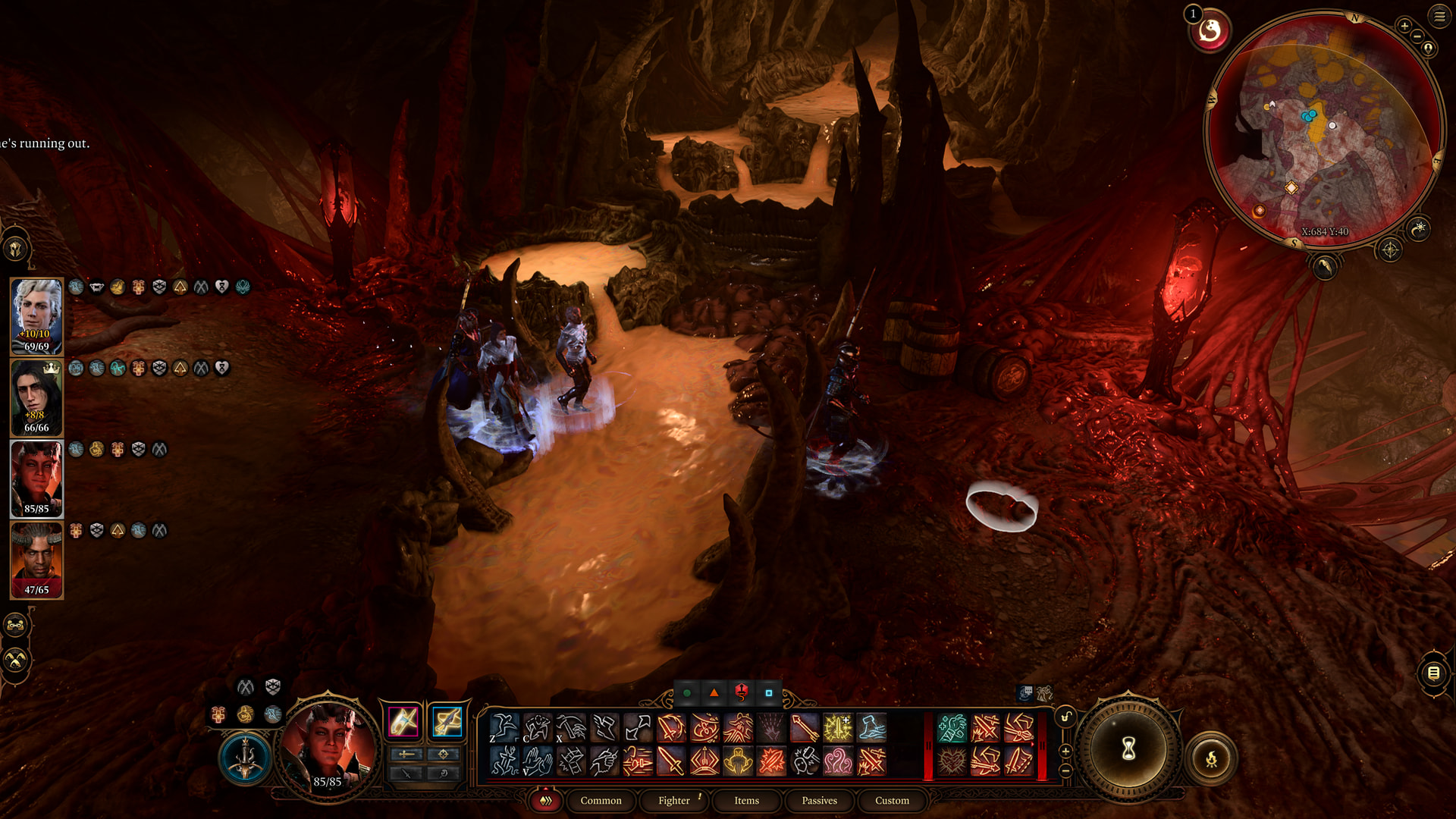Viewport: 1456px width, 819px height.
Task: Open the journal scroll icon
Action: click(1433, 673)
